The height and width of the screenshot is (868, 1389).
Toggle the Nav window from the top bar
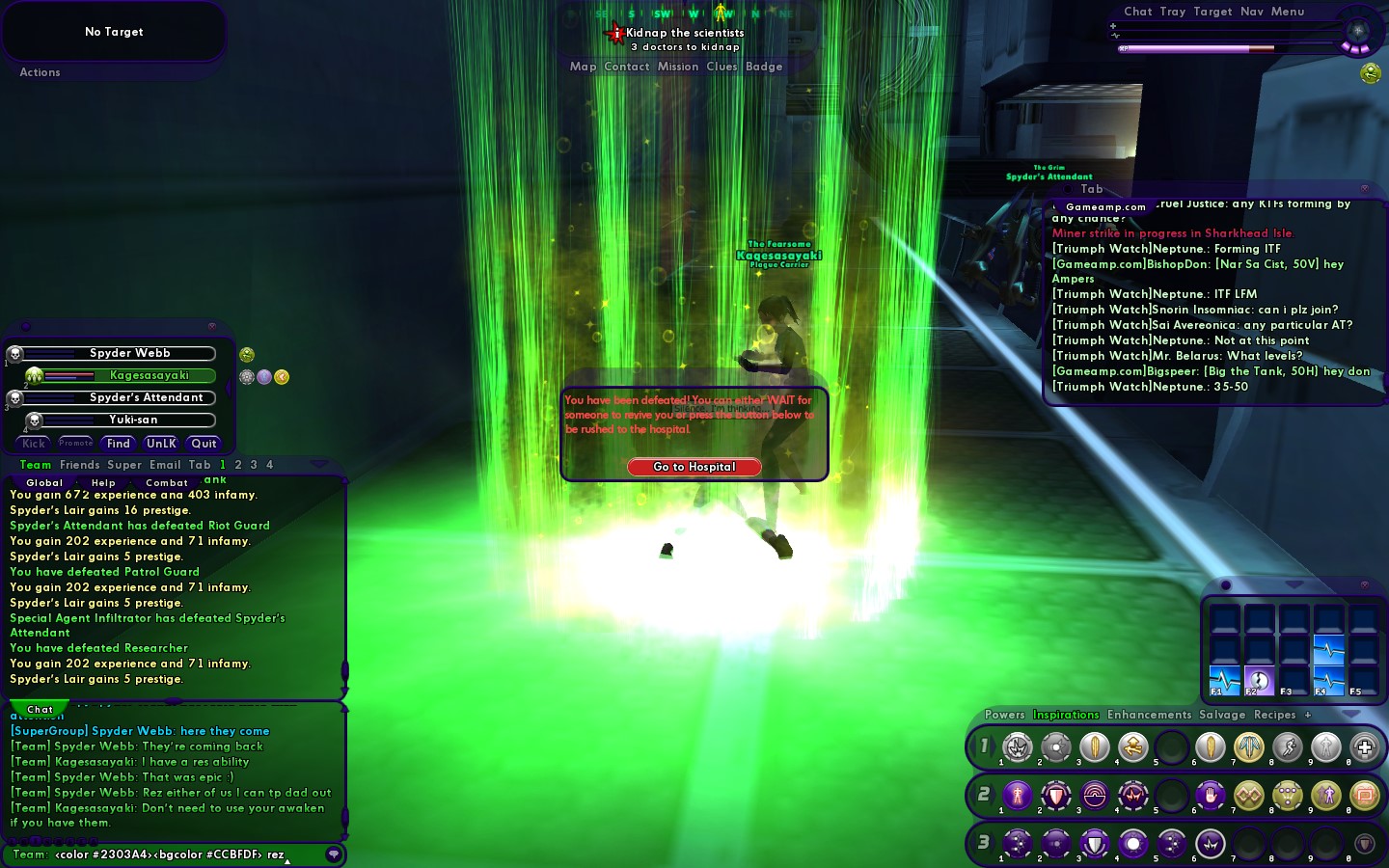1251,12
